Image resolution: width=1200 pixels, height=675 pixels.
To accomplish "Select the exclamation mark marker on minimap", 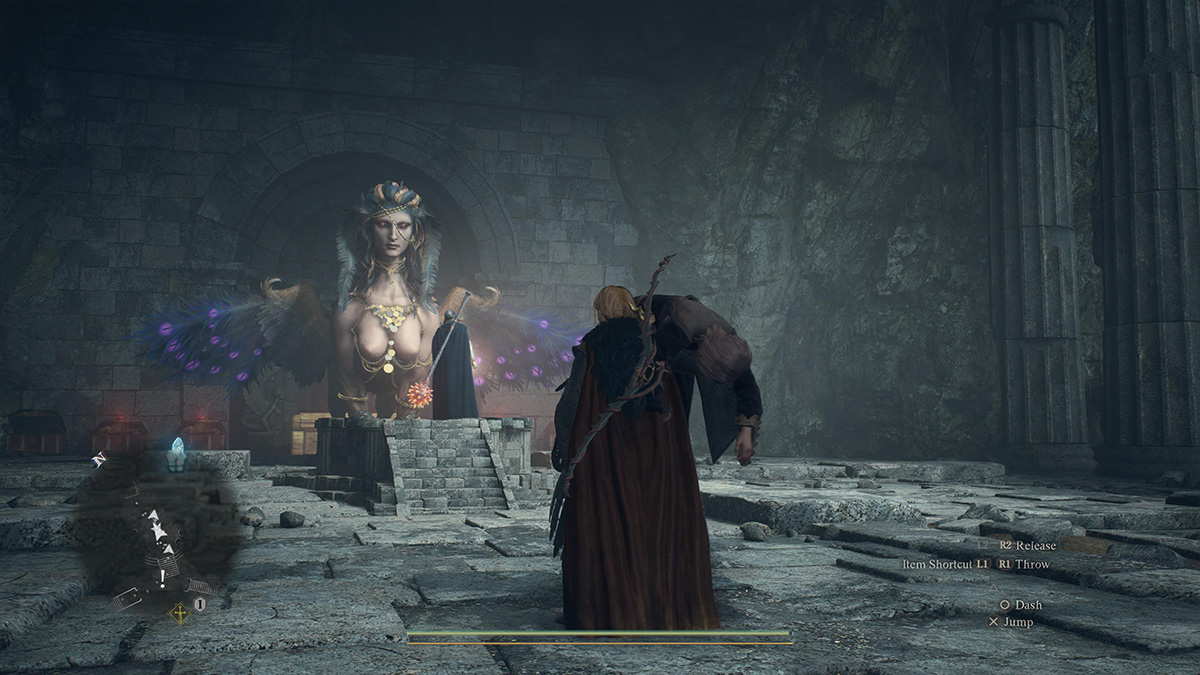I will tap(160, 578).
